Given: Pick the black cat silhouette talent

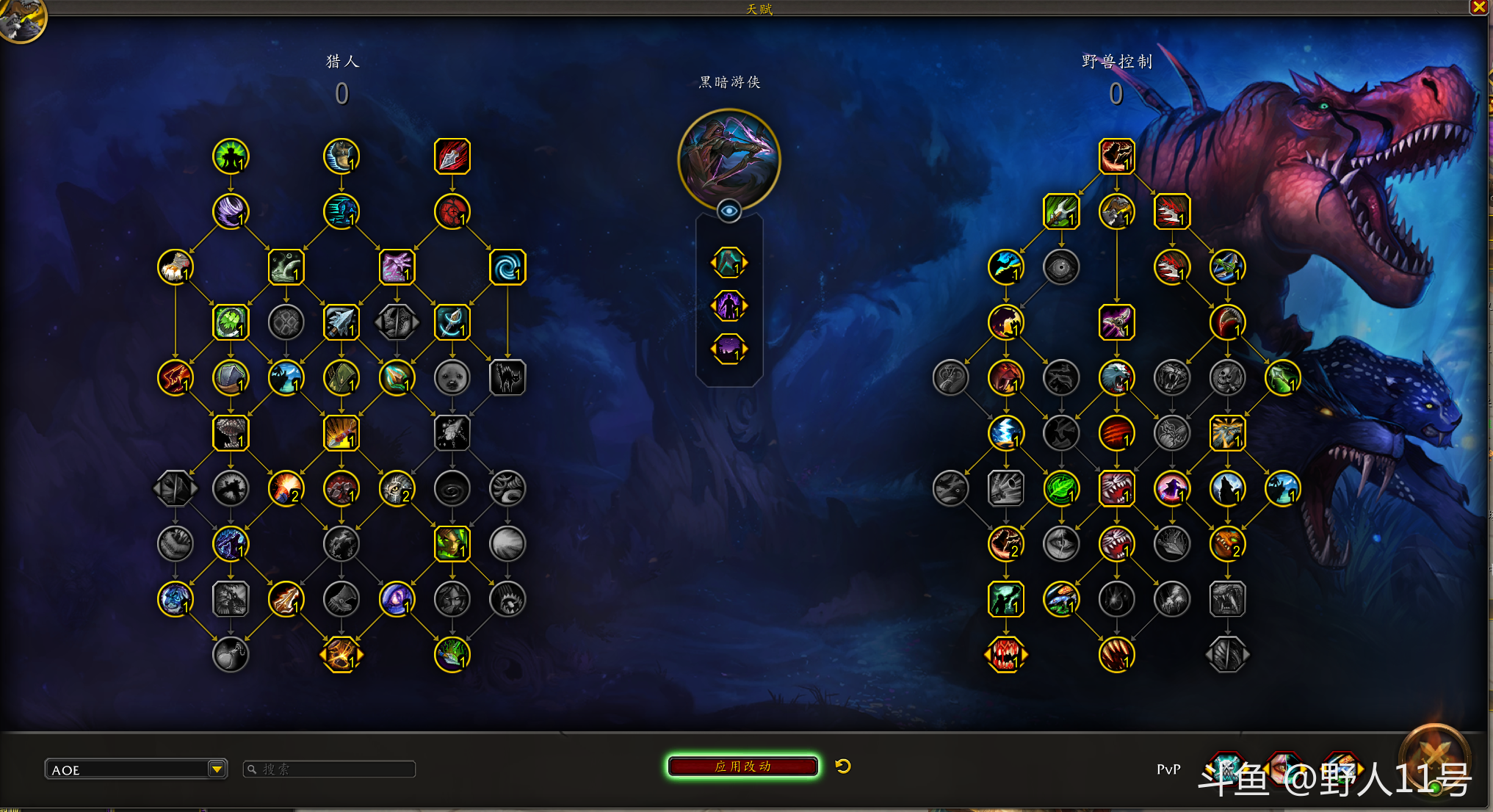Looking at the screenshot, I should click(x=507, y=378).
